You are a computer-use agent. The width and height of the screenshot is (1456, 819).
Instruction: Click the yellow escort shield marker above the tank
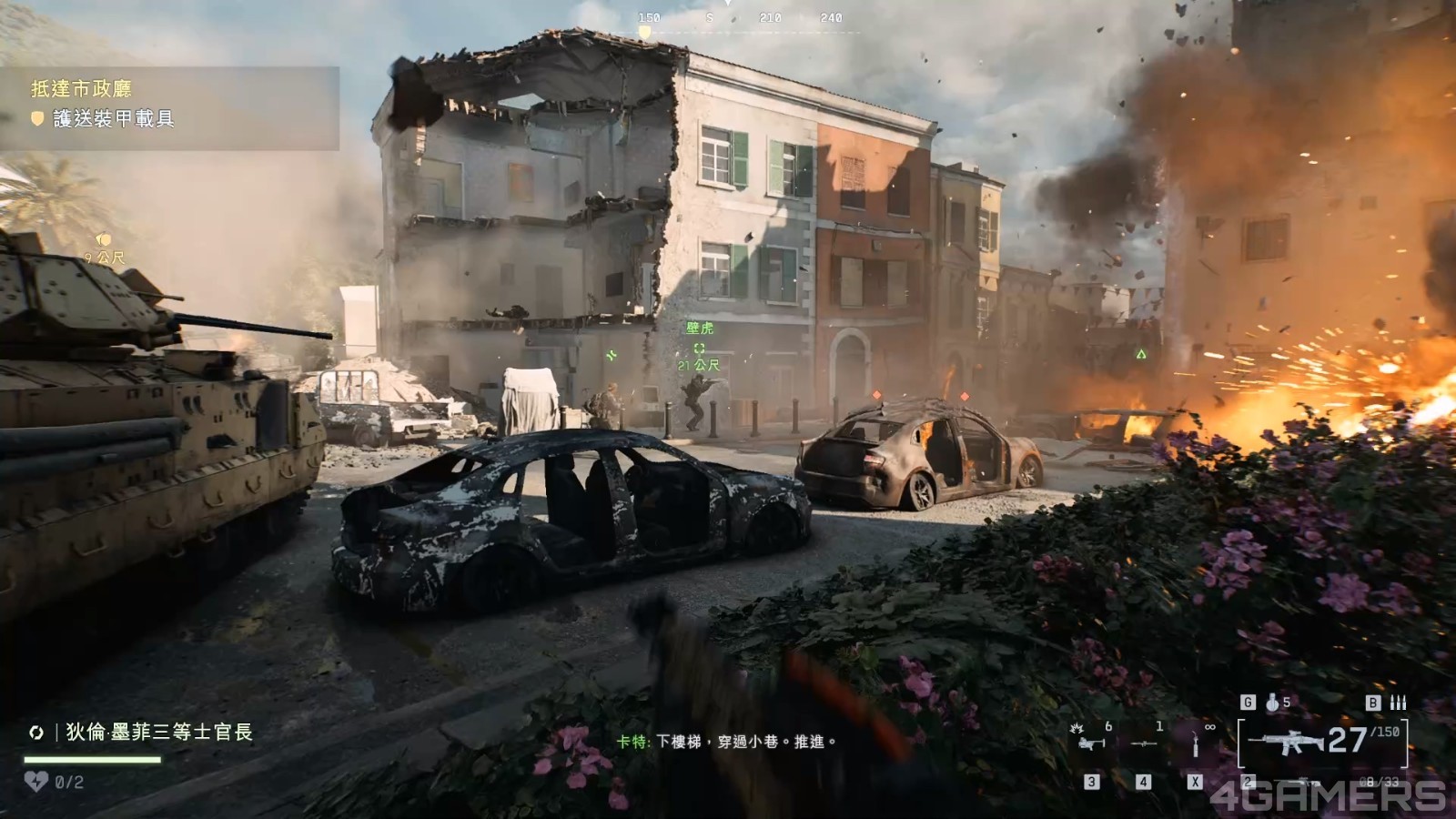(103, 240)
